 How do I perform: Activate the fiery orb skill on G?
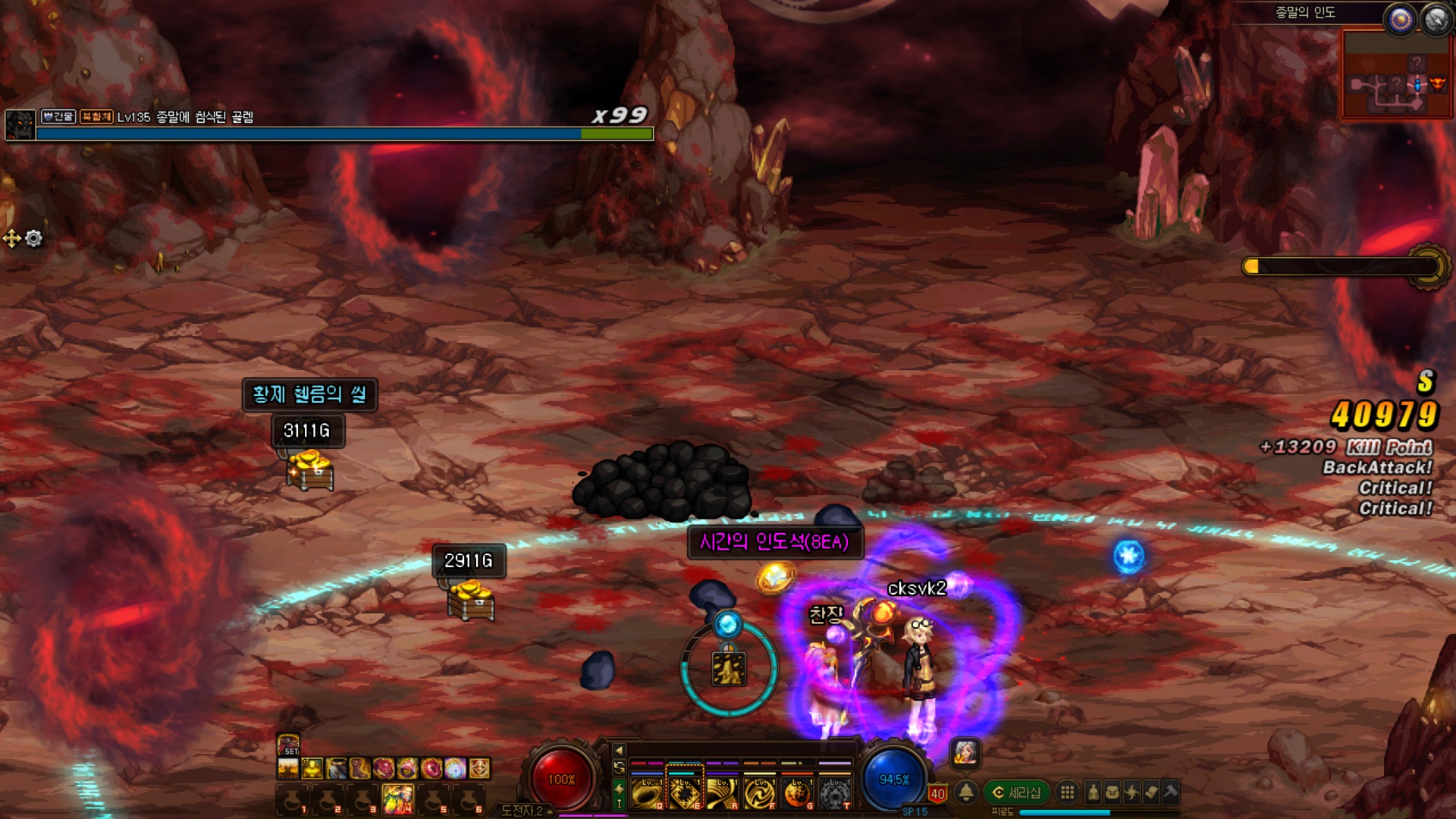(x=797, y=793)
